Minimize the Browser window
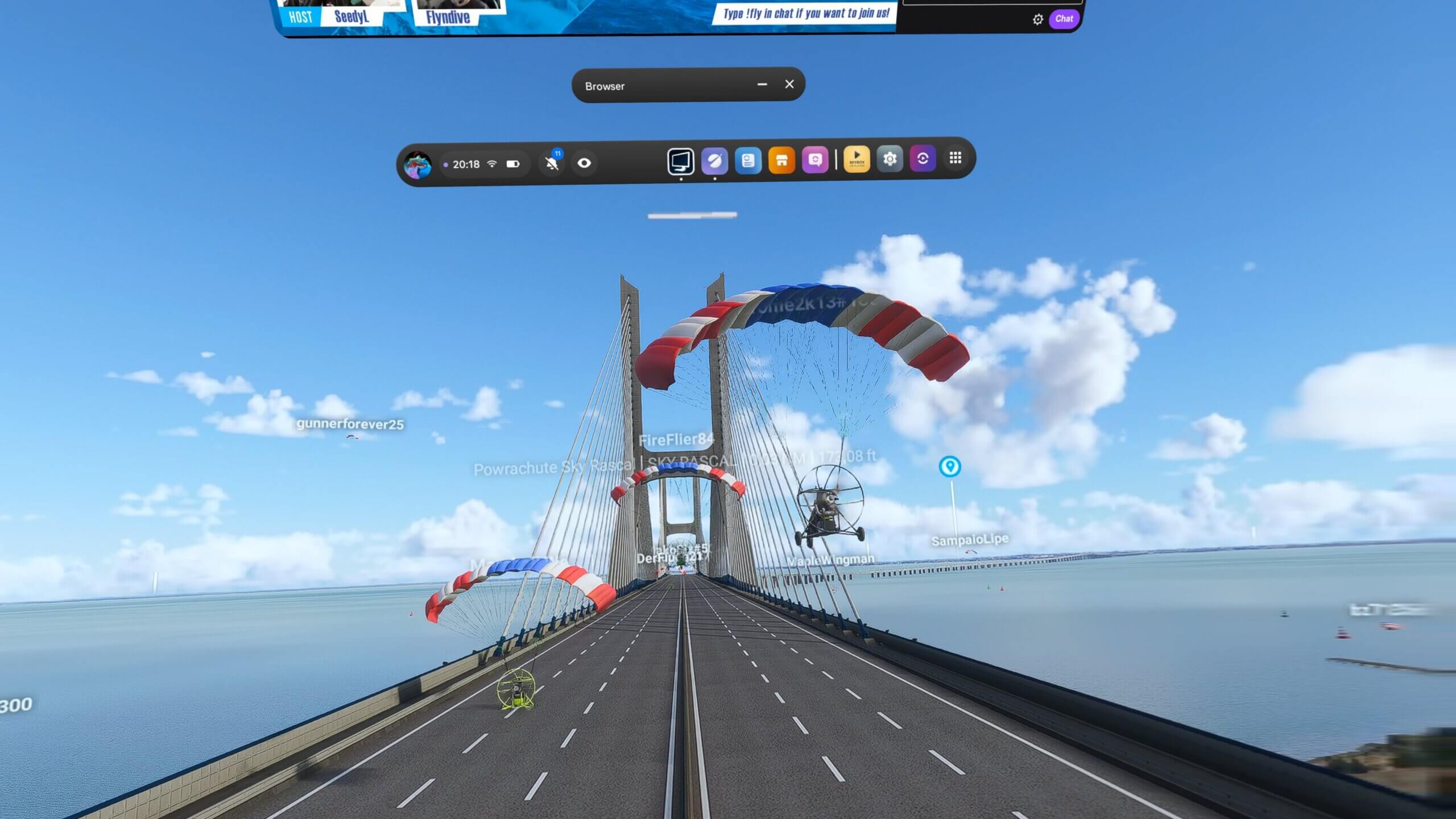This screenshot has width=1456, height=819. 761,84
